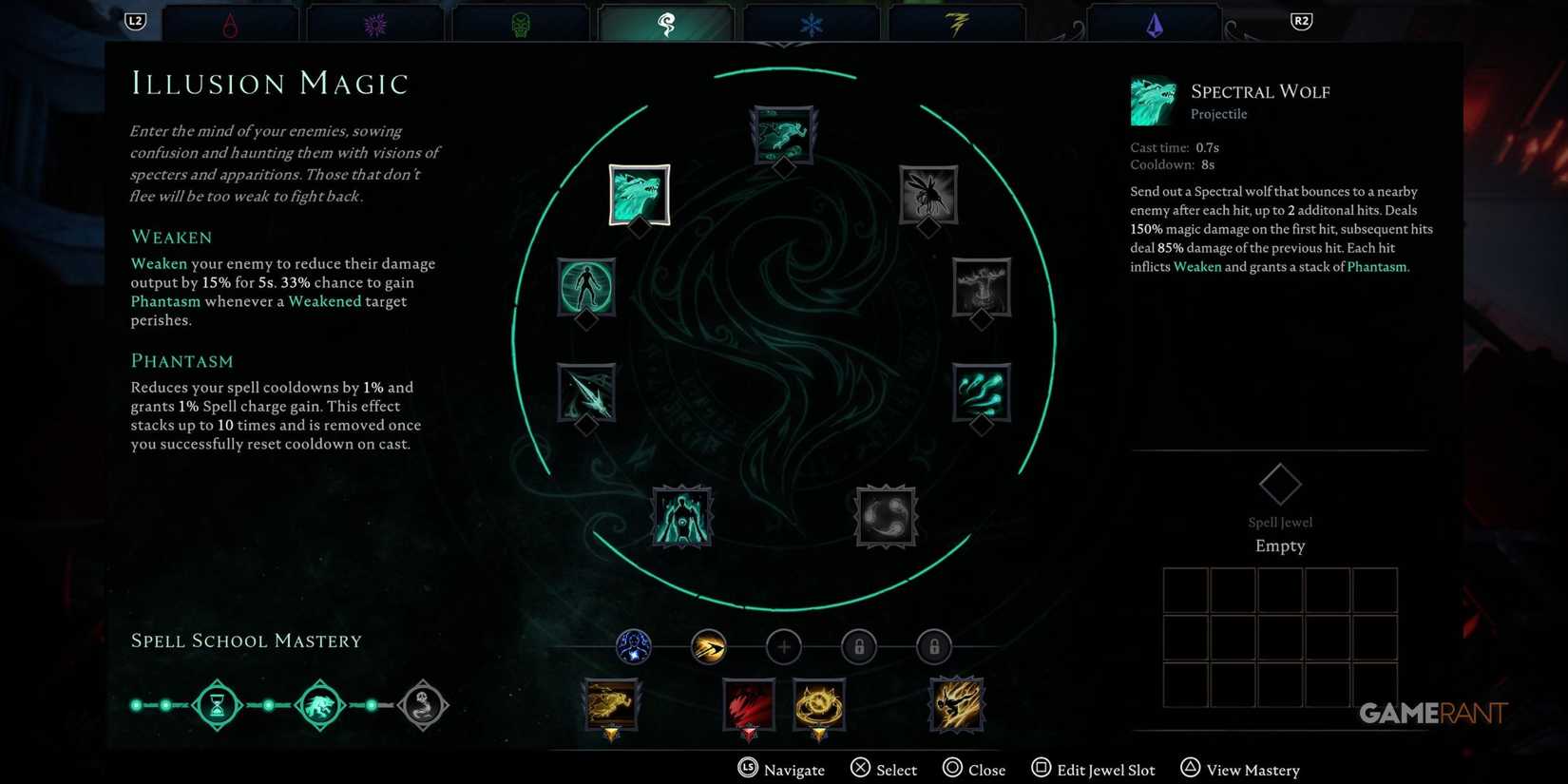Toggle the golden arrow ability node
Image resolution: width=1568 pixels, height=784 pixels.
click(x=709, y=646)
